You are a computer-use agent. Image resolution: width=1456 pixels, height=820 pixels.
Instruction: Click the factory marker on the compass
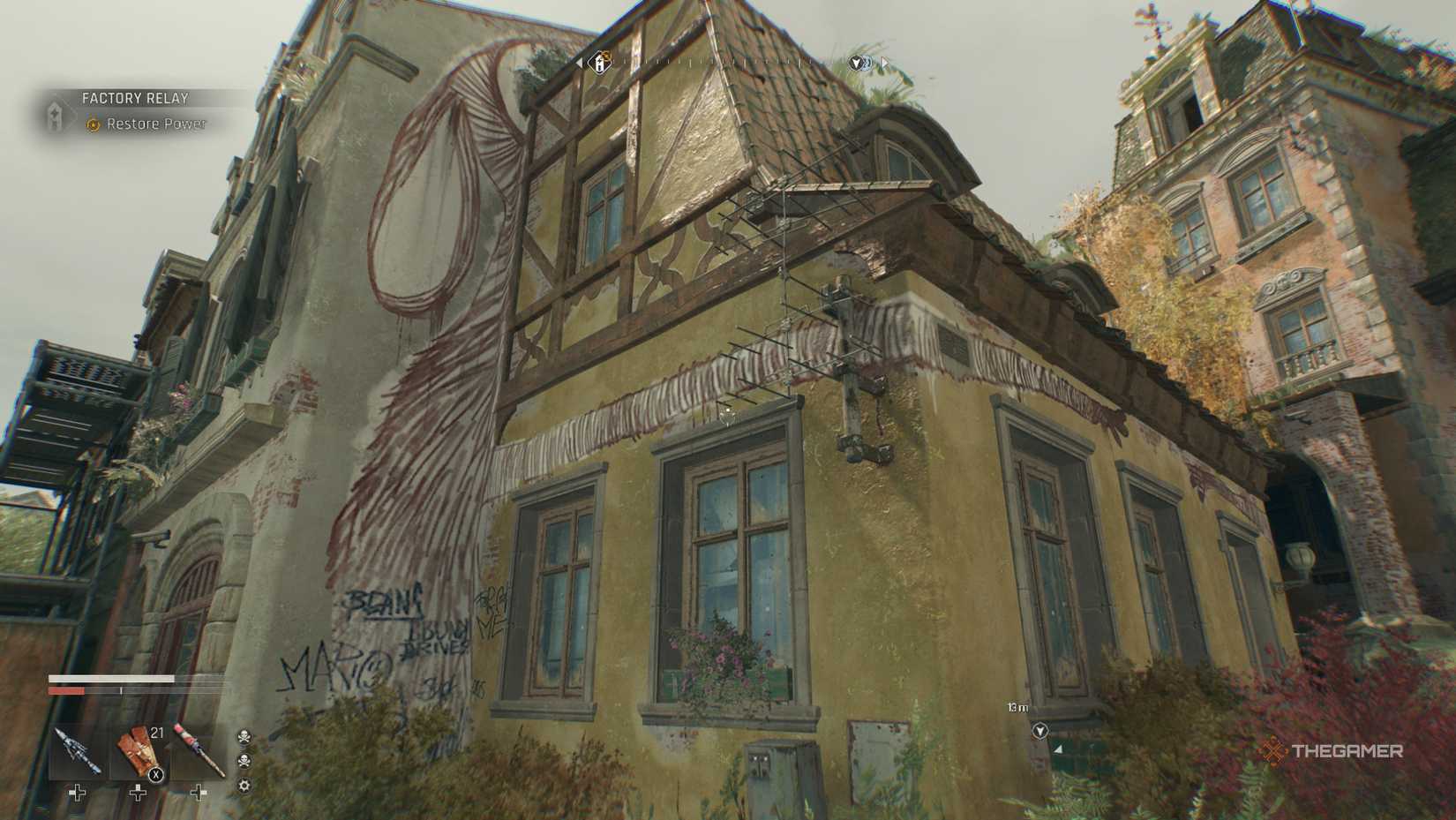600,63
